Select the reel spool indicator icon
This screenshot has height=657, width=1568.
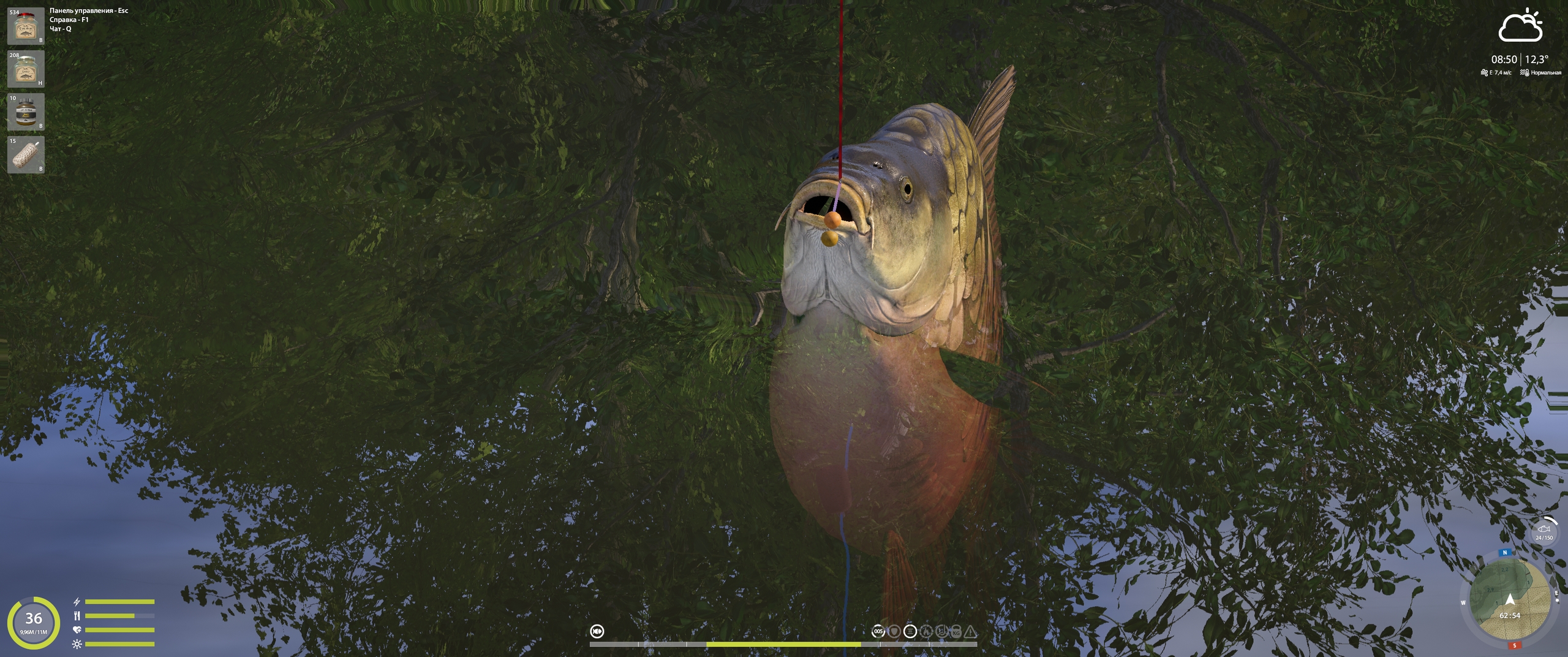point(910,631)
